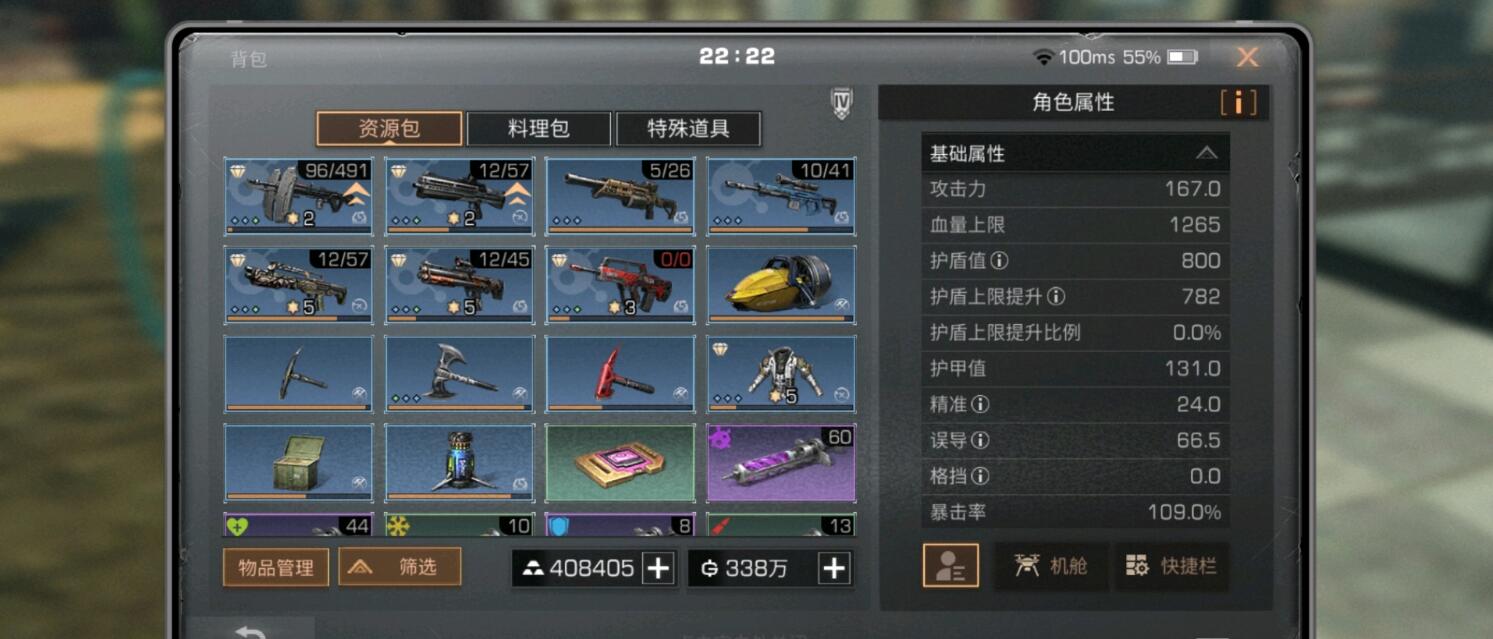Select the 资源包 tab
1493x639 pixels.
[x=389, y=129]
